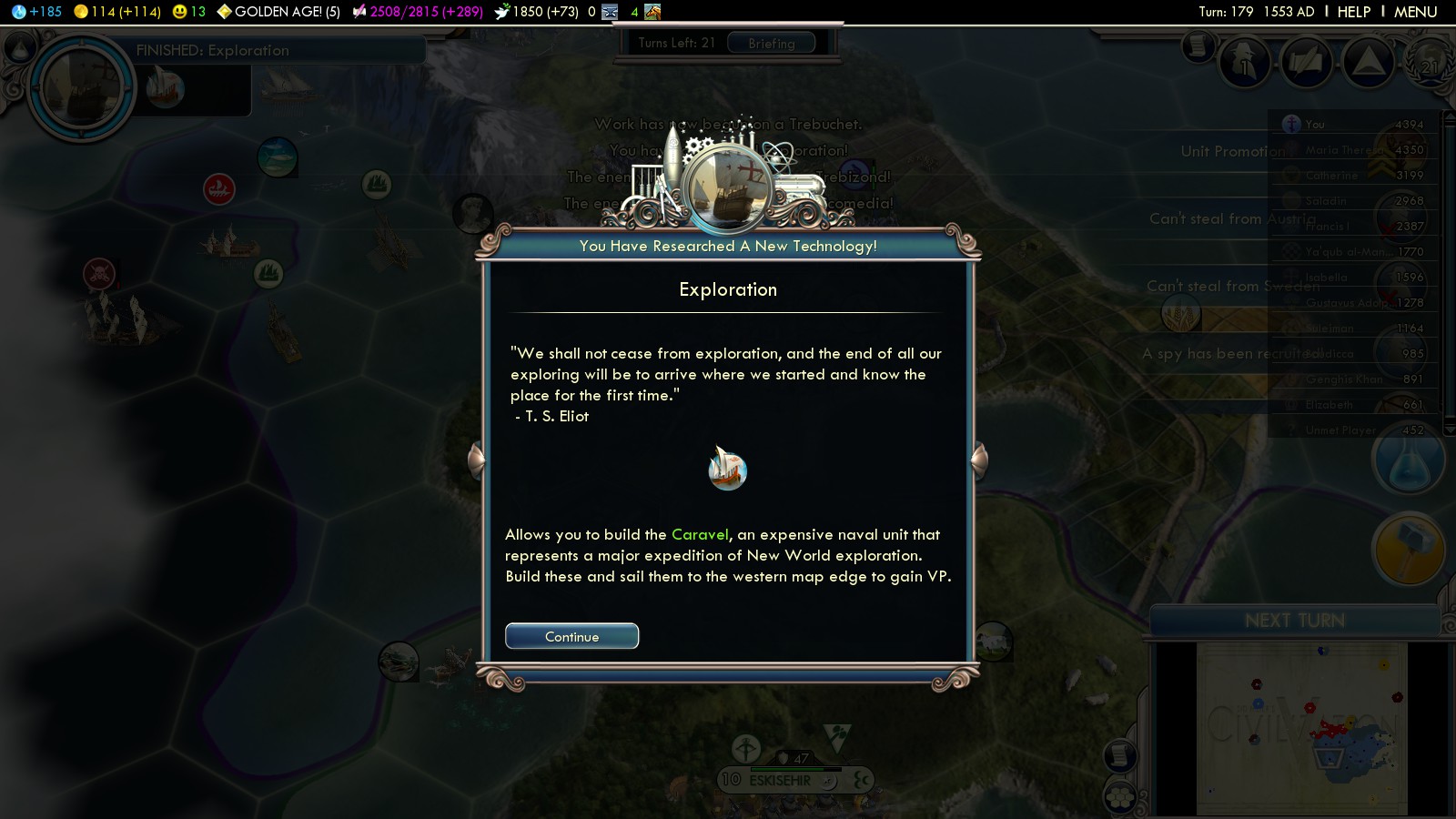This screenshot has height=819, width=1456.
Task: Show the previous popup with left arrow
Action: tap(476, 460)
